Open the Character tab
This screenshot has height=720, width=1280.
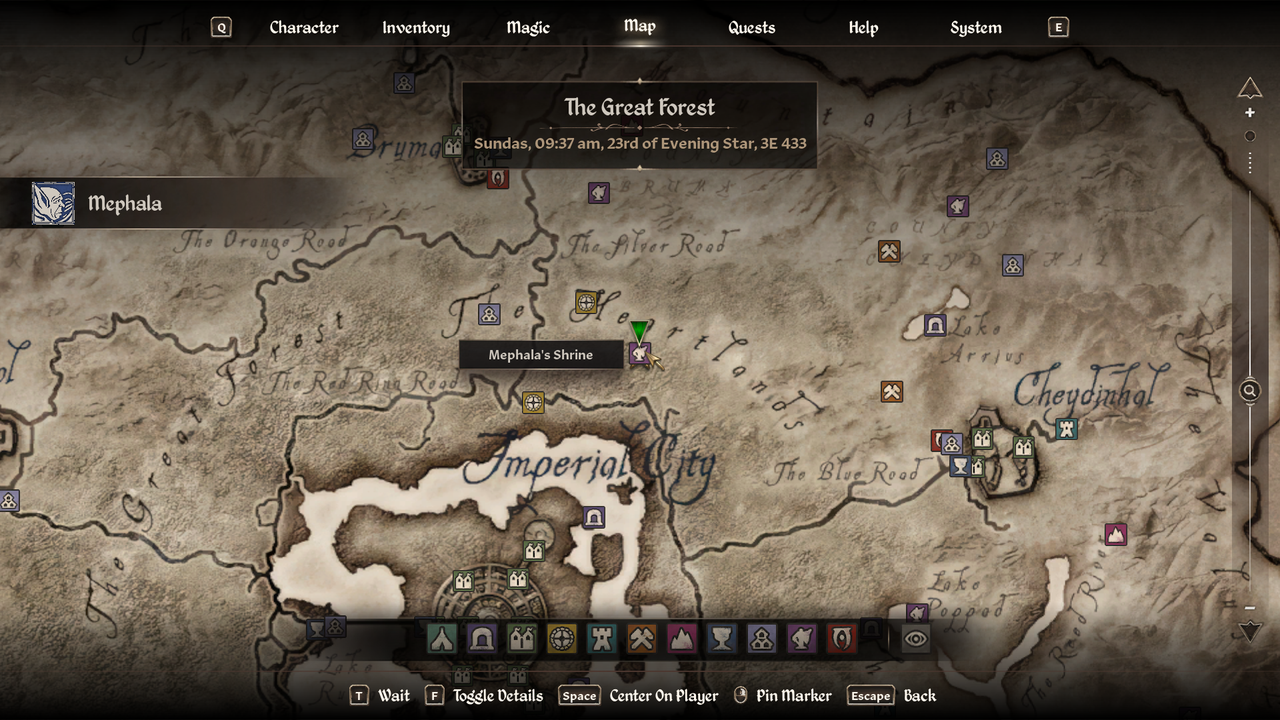pyautogui.click(x=303, y=28)
